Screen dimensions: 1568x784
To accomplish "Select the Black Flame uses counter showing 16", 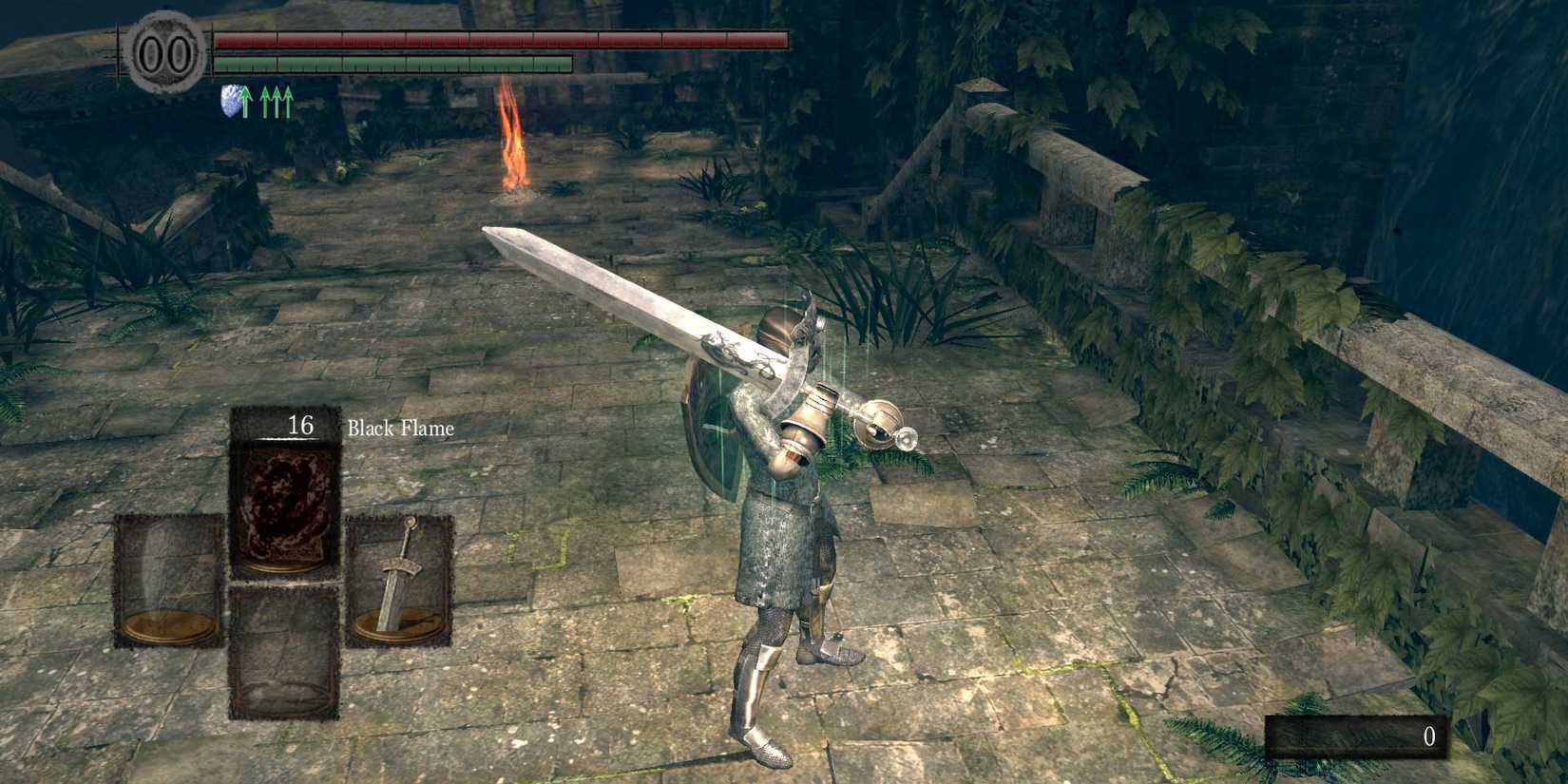I will point(302,426).
